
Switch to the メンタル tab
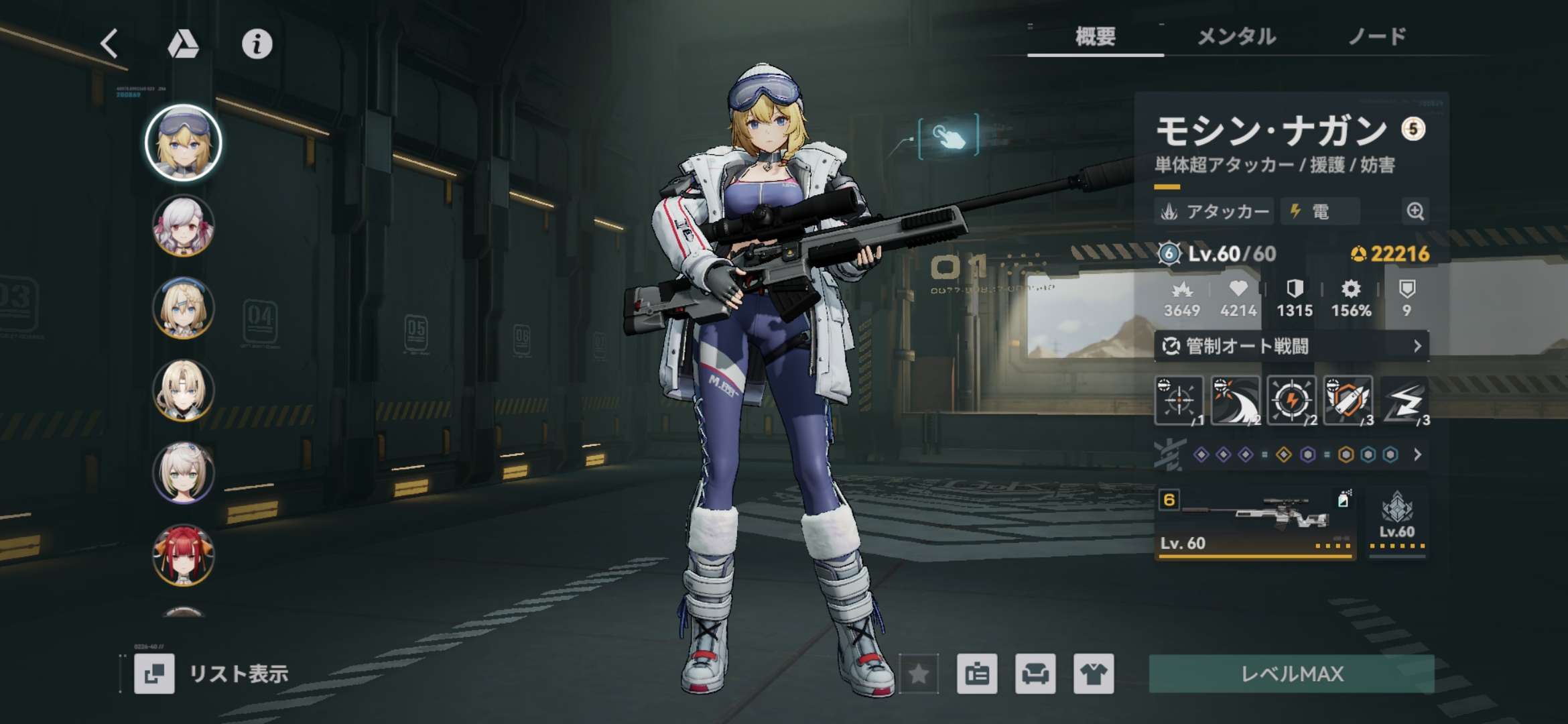pos(1236,36)
